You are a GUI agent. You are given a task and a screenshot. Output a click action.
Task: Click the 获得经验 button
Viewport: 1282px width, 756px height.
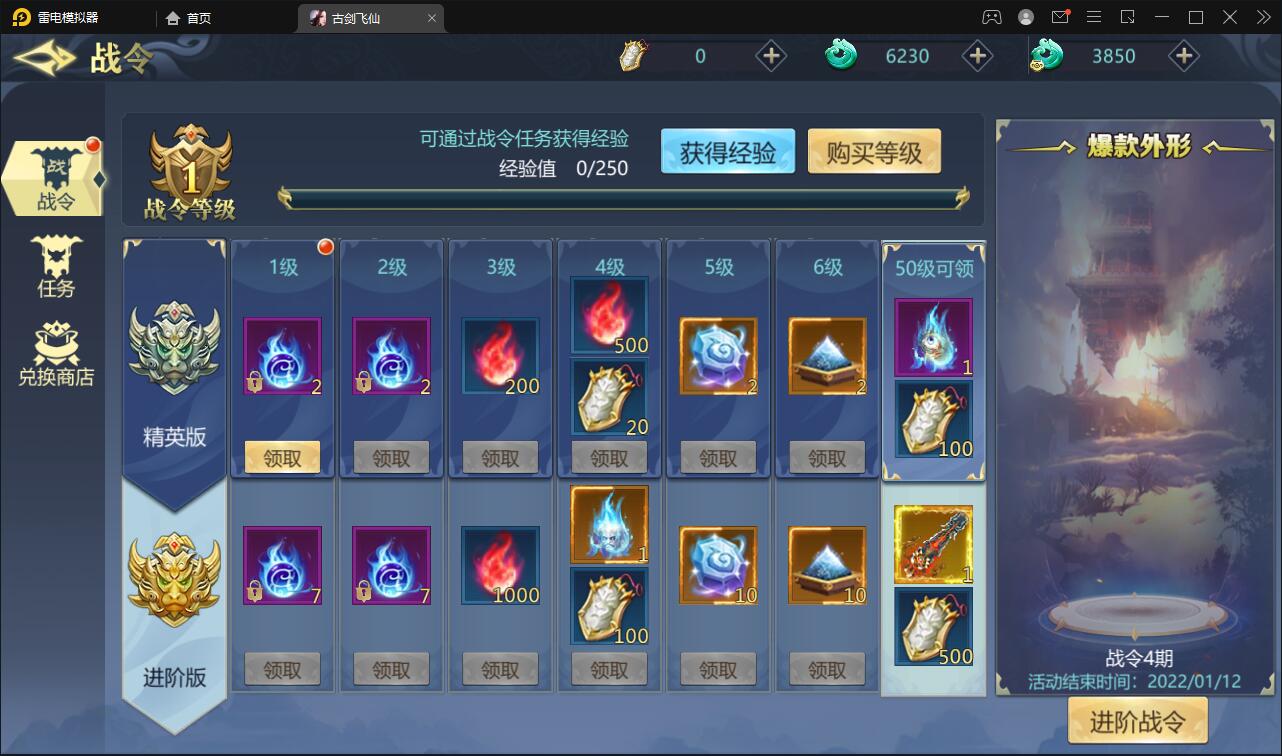(727, 150)
